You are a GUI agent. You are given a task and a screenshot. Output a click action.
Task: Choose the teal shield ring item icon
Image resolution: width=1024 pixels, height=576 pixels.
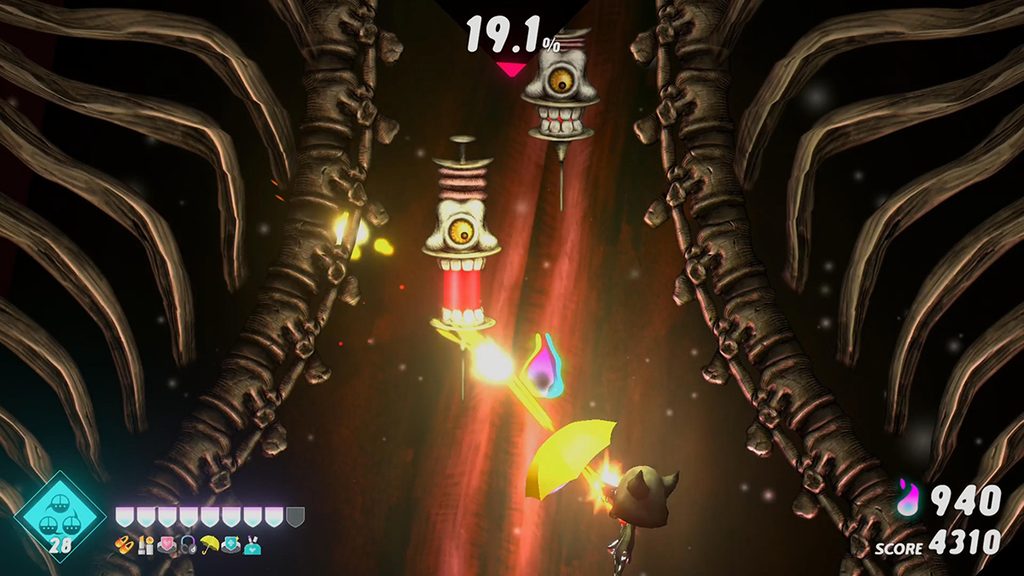[x=231, y=546]
